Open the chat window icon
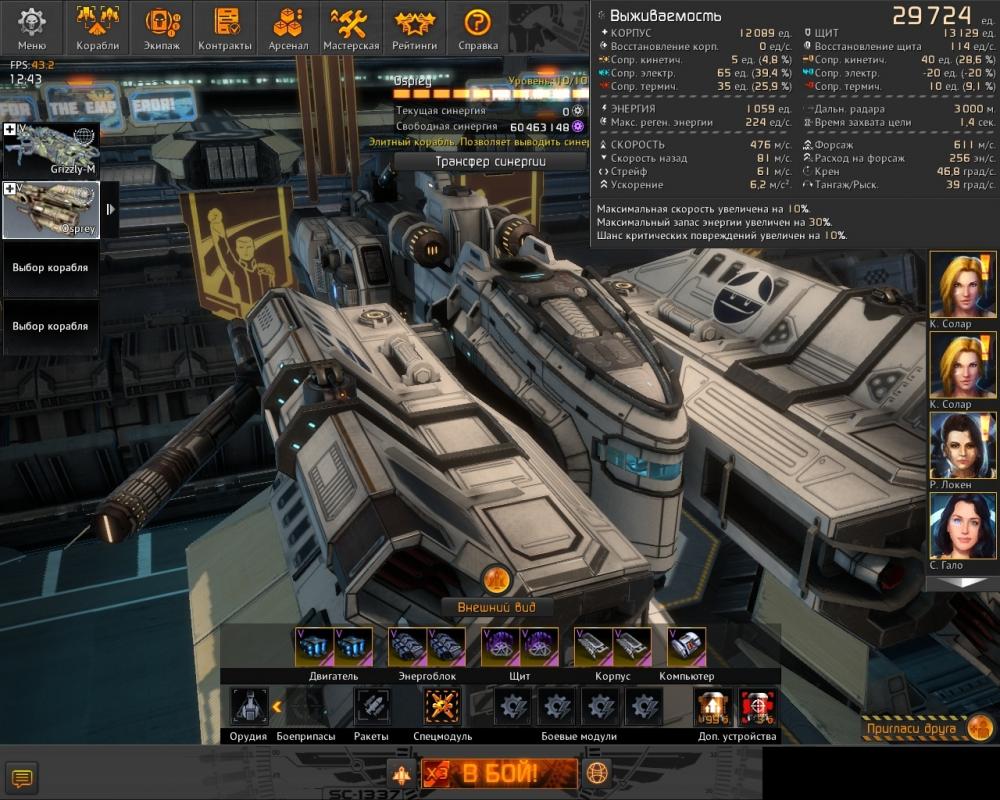The image size is (1000, 800). pos(22,777)
